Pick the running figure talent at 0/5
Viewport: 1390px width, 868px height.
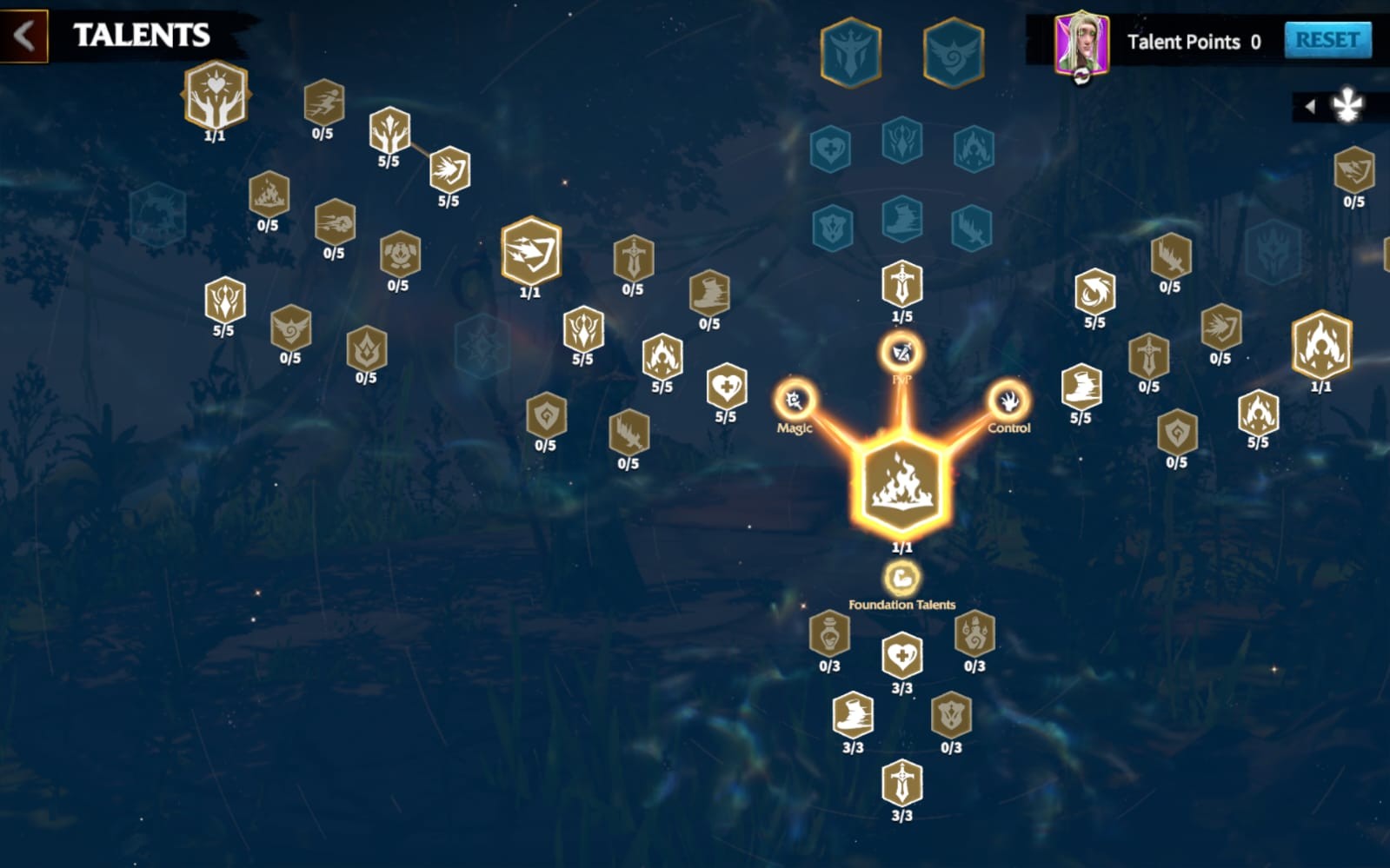click(x=323, y=103)
